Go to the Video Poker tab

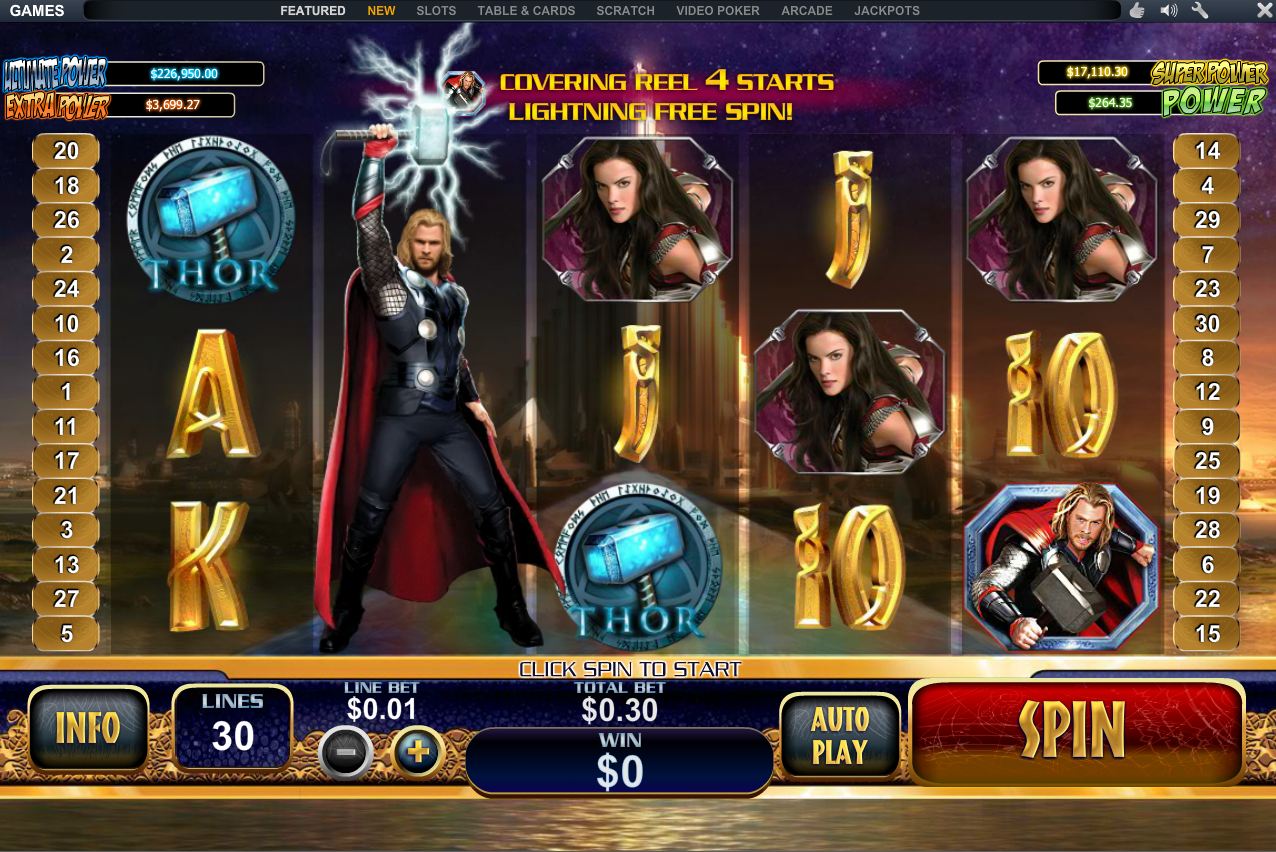pos(717,11)
